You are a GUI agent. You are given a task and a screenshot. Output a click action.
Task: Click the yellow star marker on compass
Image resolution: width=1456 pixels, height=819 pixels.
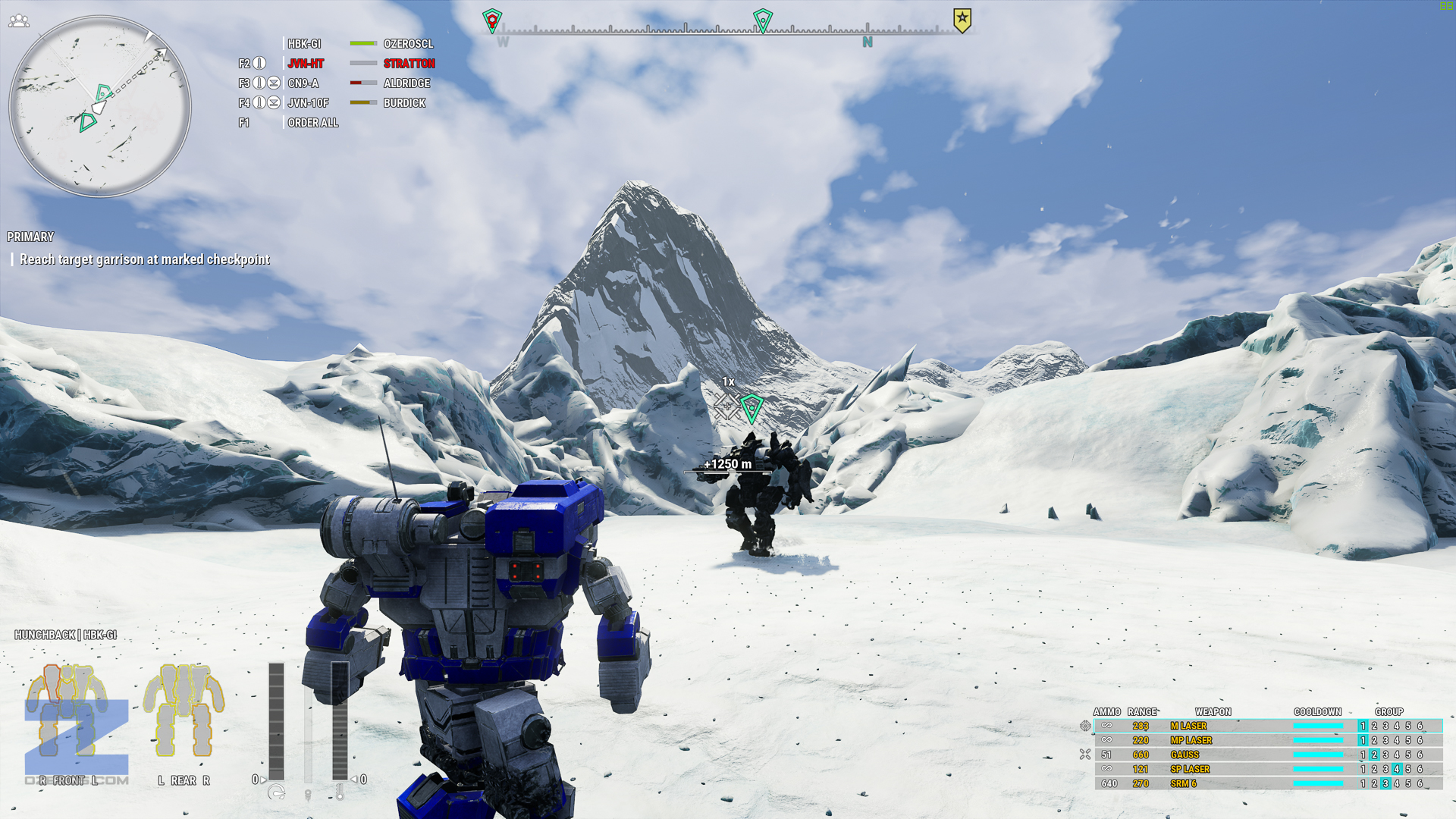962,20
